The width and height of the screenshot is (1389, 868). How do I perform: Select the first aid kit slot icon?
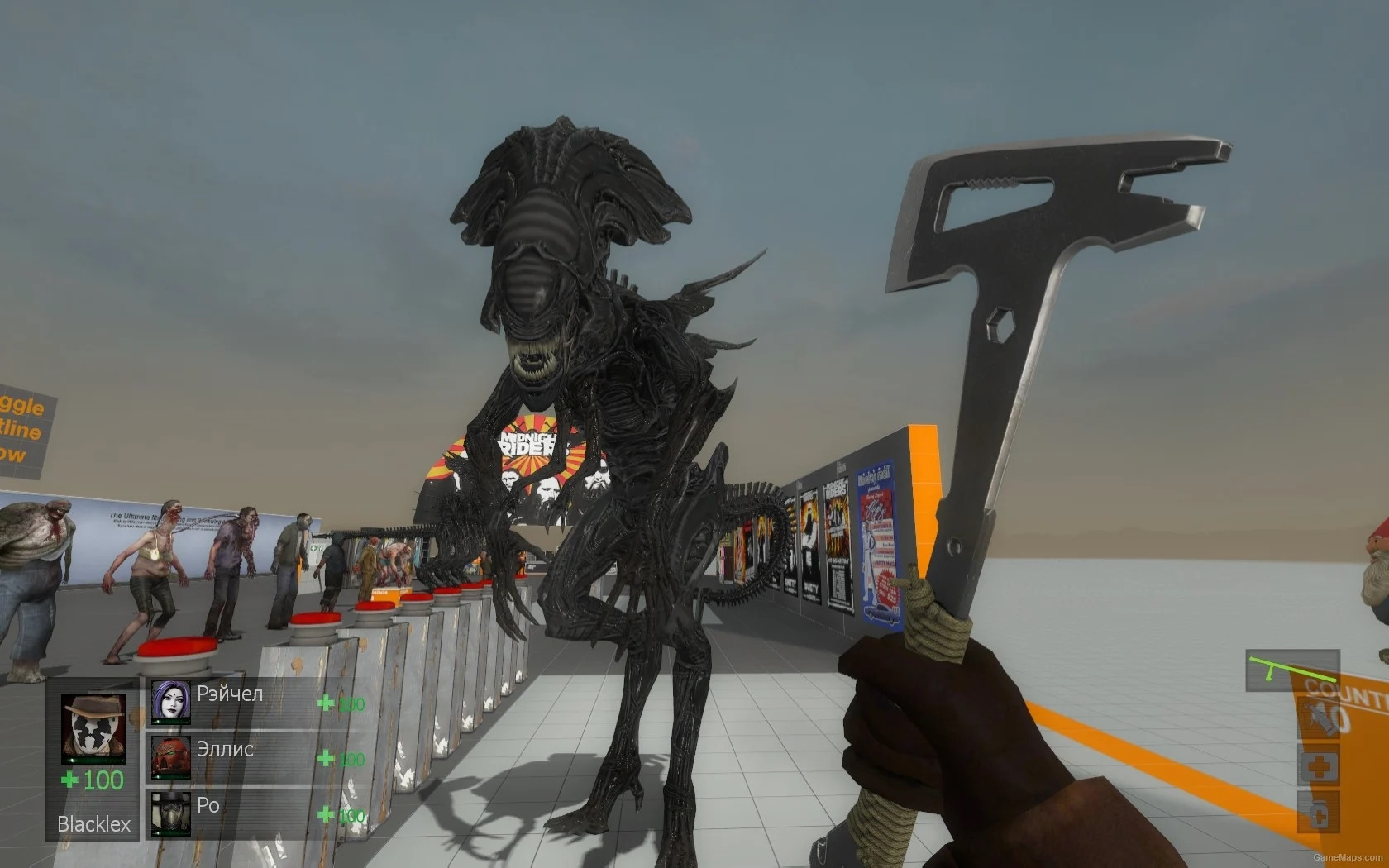[1319, 765]
